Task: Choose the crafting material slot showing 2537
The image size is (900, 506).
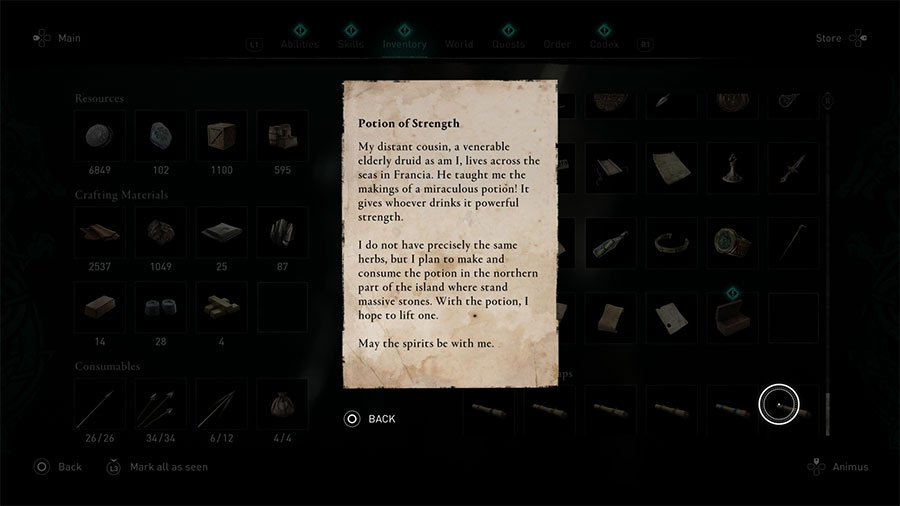Action: 100,233
